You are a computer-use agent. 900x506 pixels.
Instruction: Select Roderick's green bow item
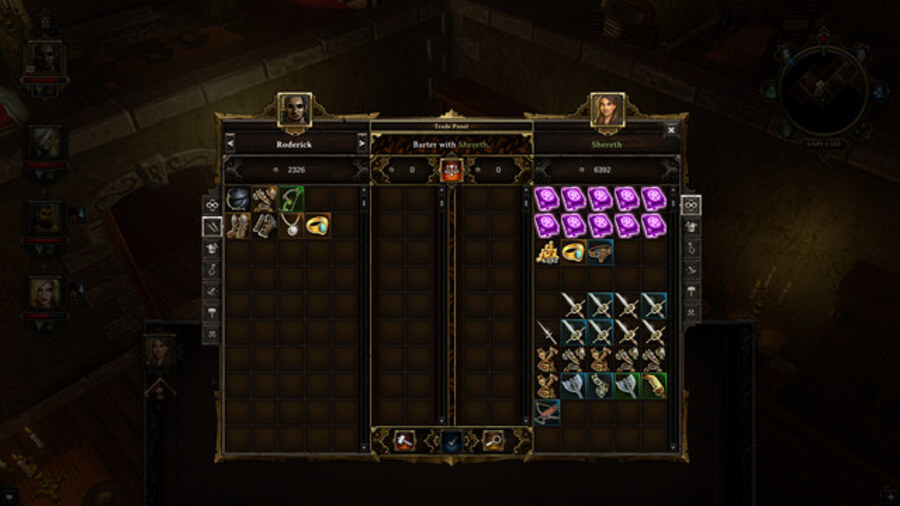pyautogui.click(x=292, y=198)
